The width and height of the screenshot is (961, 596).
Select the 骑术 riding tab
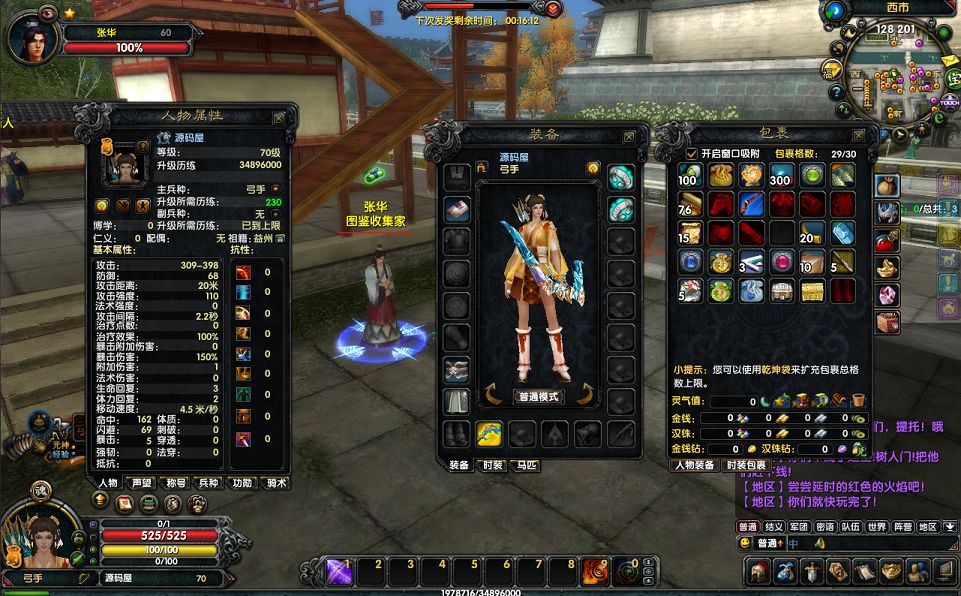(x=275, y=483)
